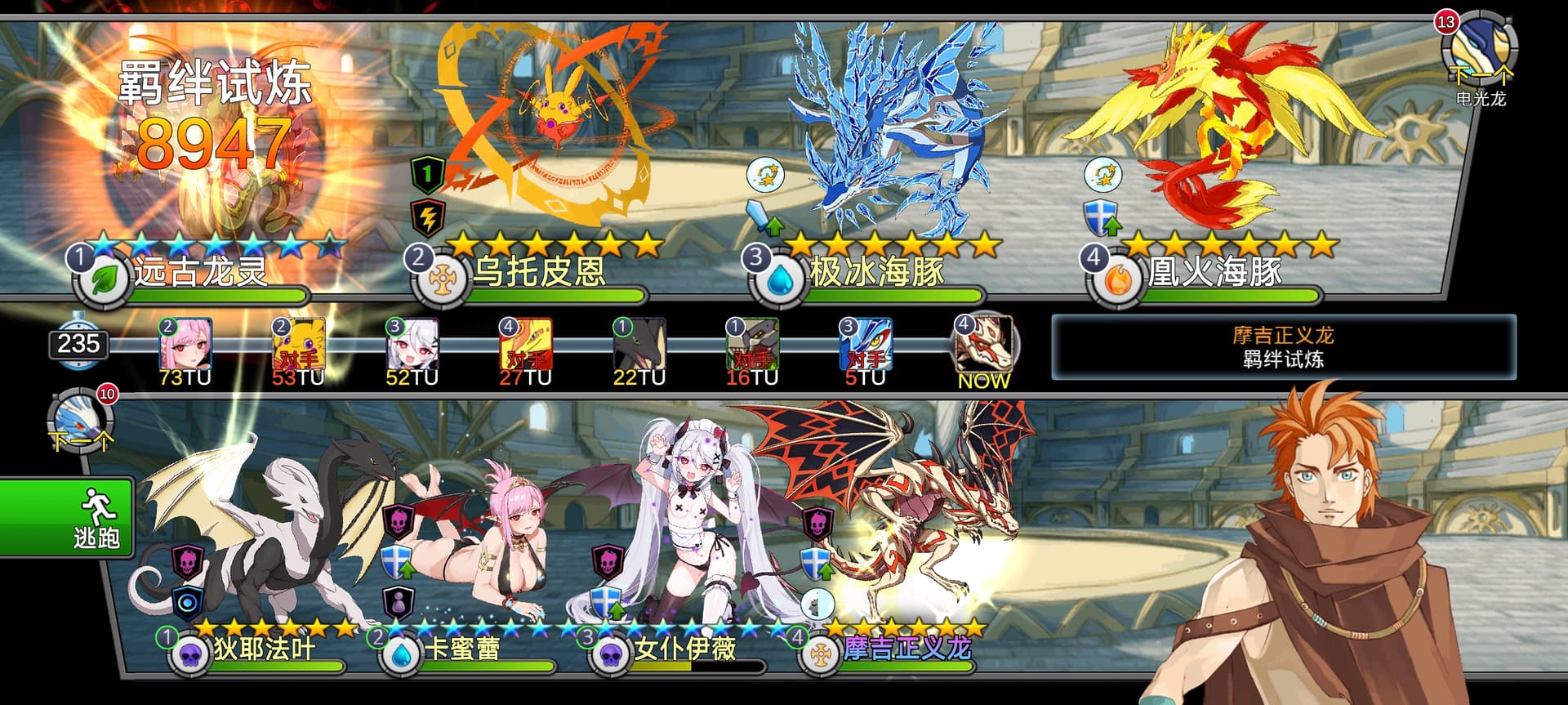The image size is (1568, 705).
Task: Choose ally 女仆伊薇 nameplate
Action: (x=684, y=649)
